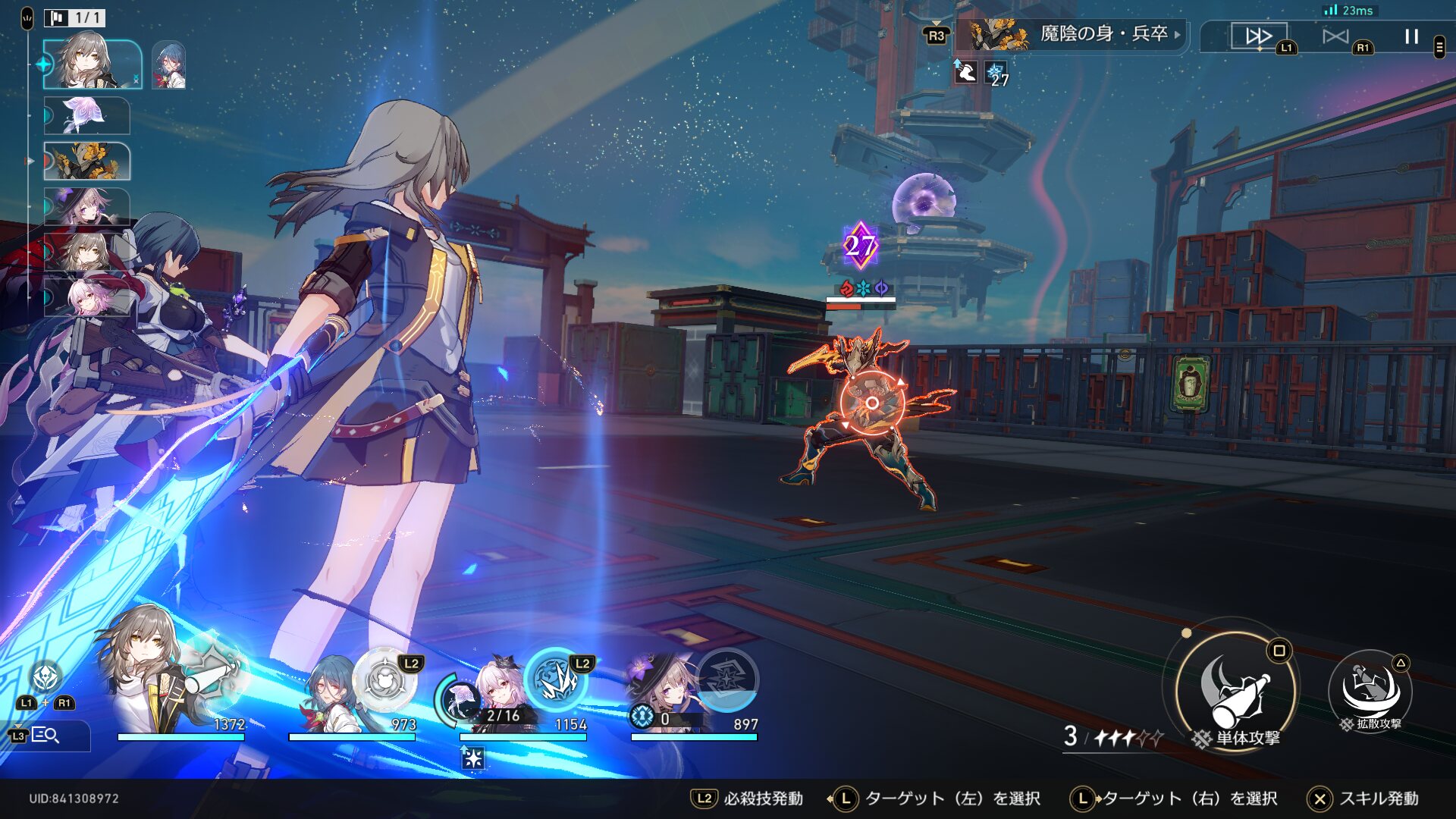
Task: Open the side menu handle at the top right
Action: pyautogui.click(x=1439, y=47)
